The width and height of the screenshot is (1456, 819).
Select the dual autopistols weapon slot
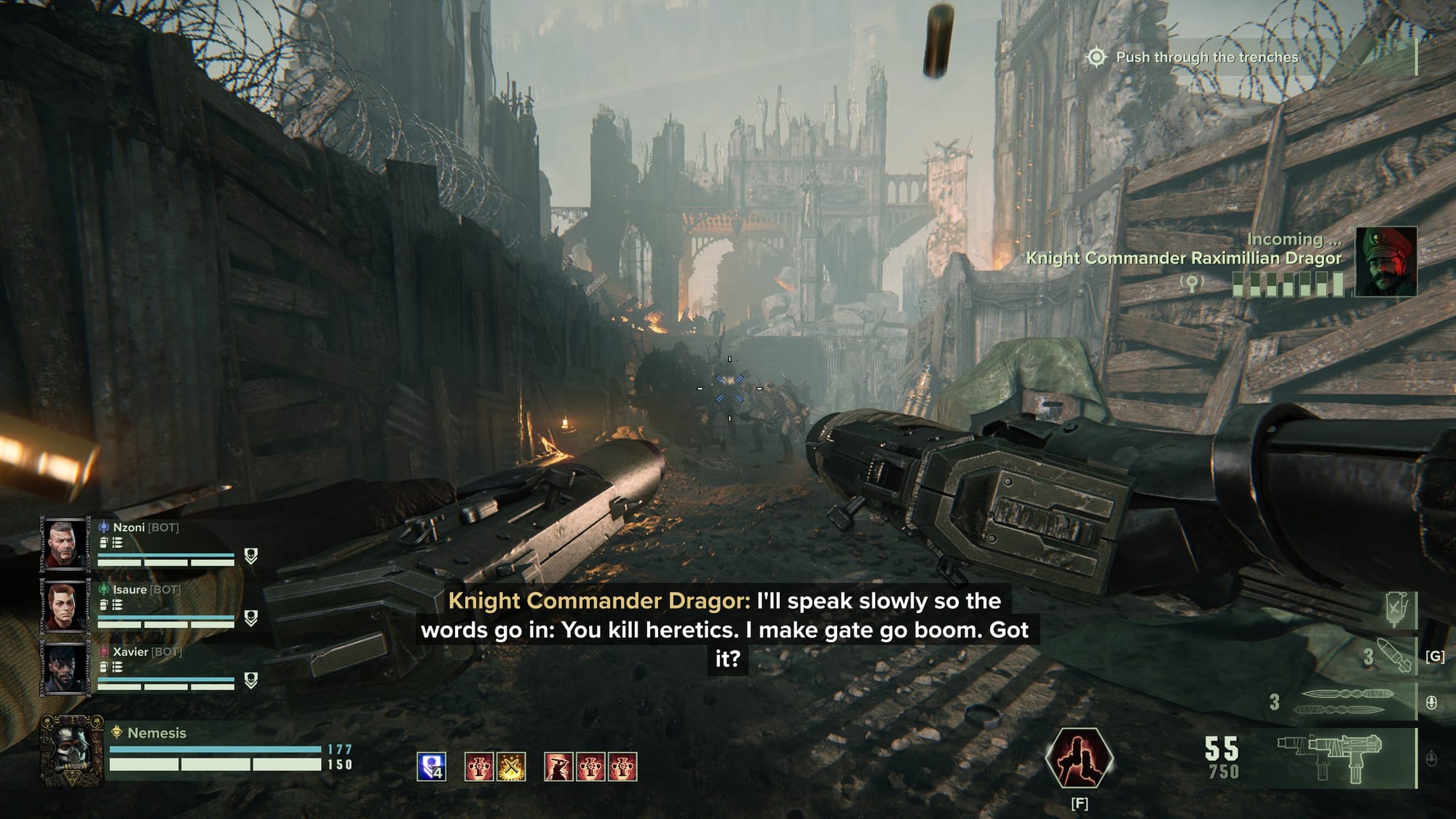pyautogui.click(x=1329, y=757)
